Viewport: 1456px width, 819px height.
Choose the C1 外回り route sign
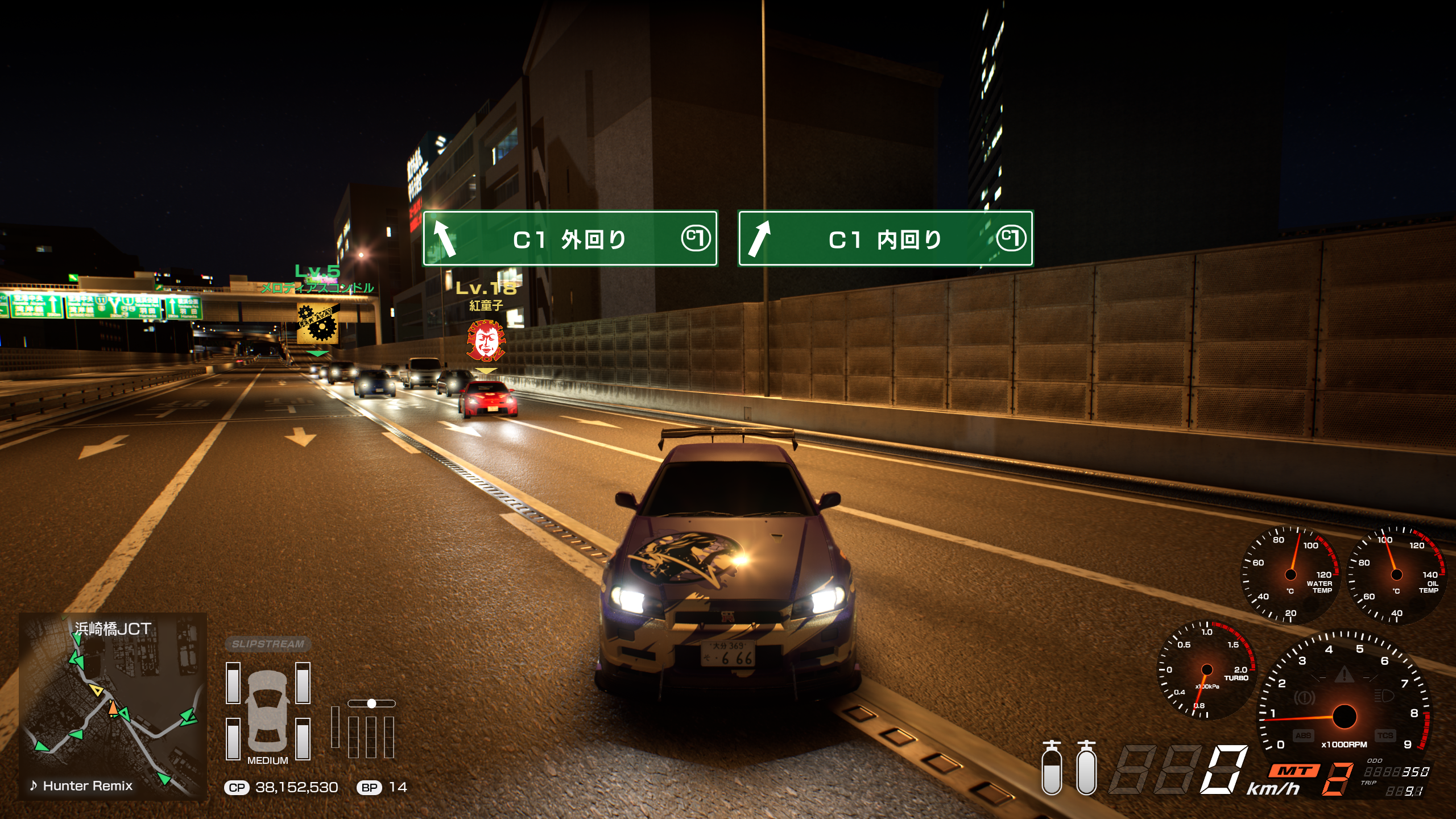(x=570, y=239)
